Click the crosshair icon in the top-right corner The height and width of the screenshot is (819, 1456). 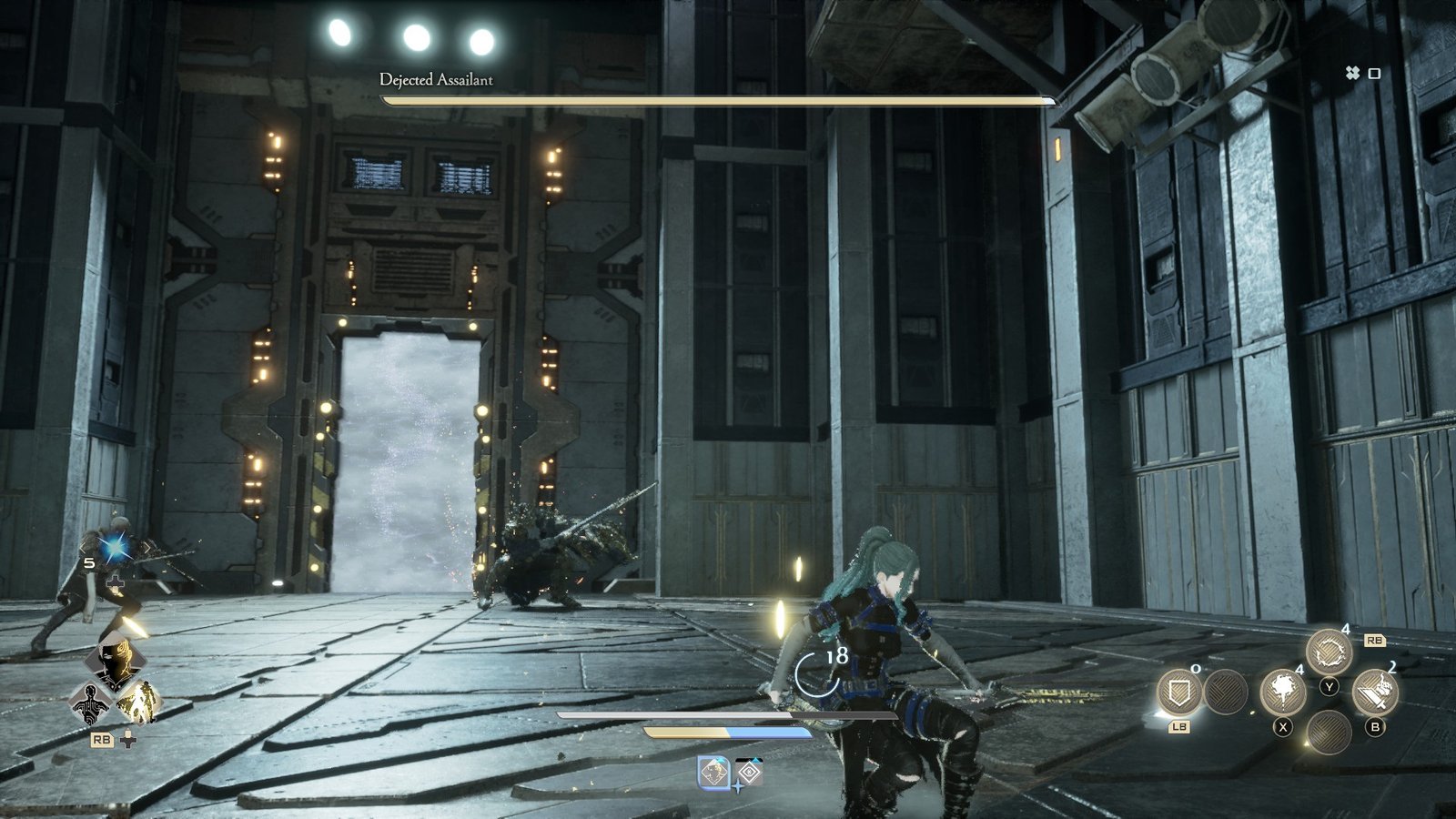point(1353,73)
